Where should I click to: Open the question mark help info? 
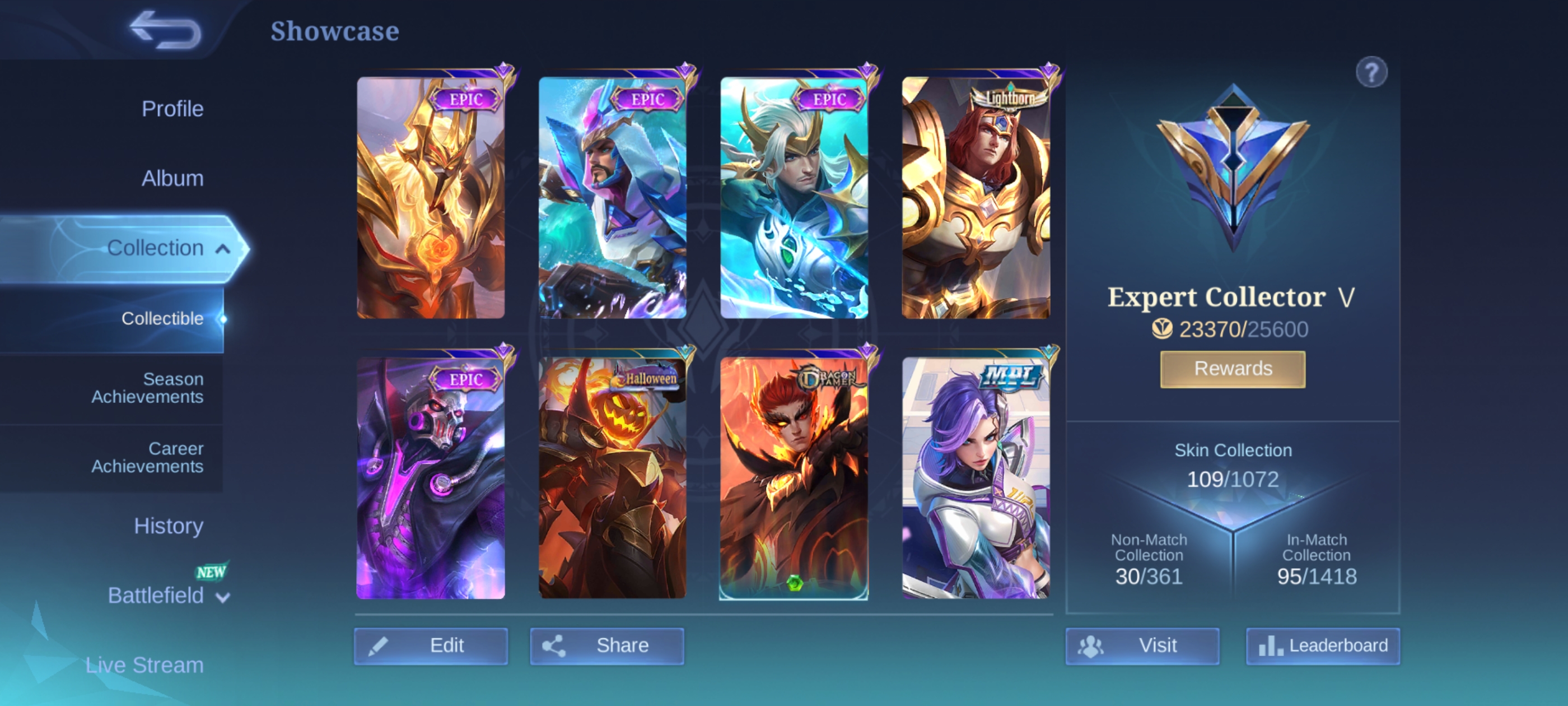(1371, 72)
